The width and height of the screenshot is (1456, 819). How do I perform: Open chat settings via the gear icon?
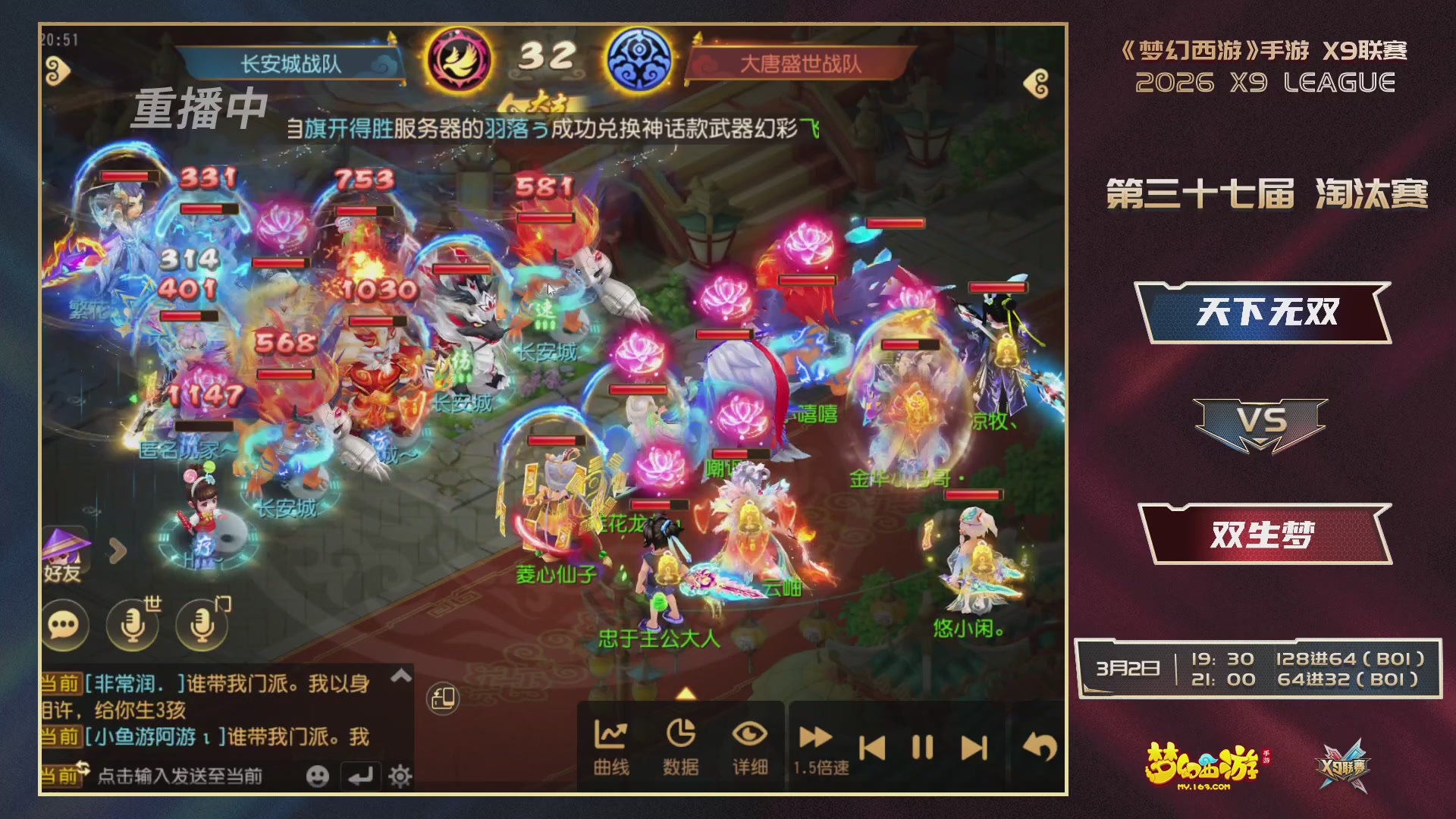pyautogui.click(x=401, y=776)
